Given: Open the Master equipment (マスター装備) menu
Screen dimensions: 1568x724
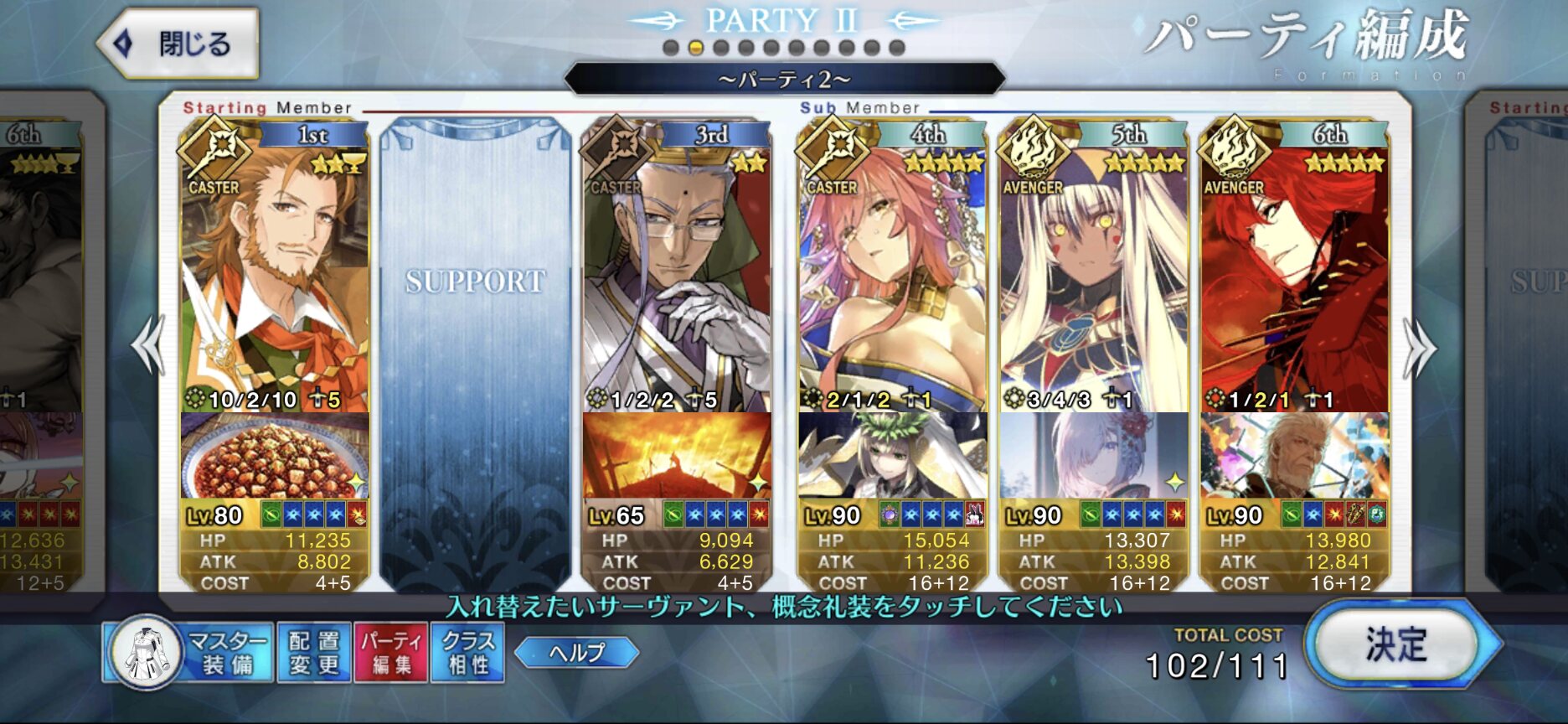Looking at the screenshot, I should [x=189, y=654].
